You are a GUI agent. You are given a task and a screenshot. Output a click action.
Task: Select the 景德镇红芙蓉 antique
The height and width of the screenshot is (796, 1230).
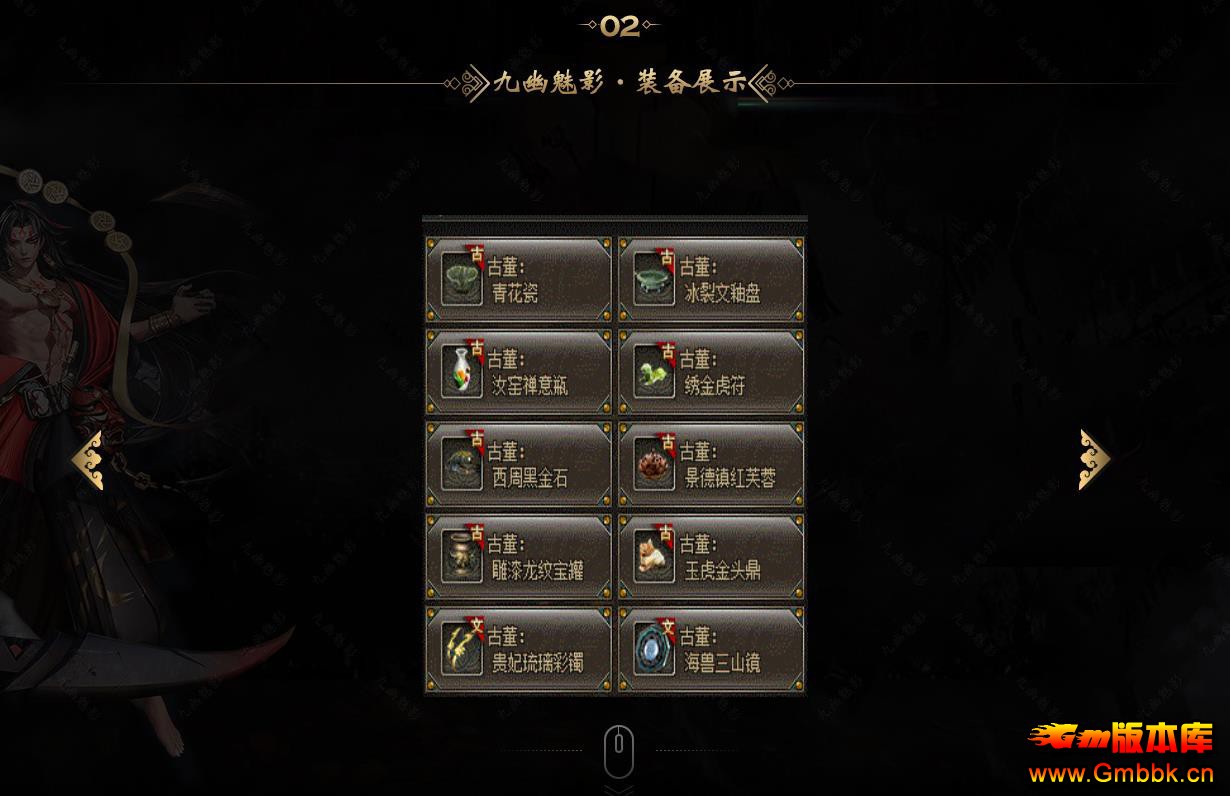point(711,464)
